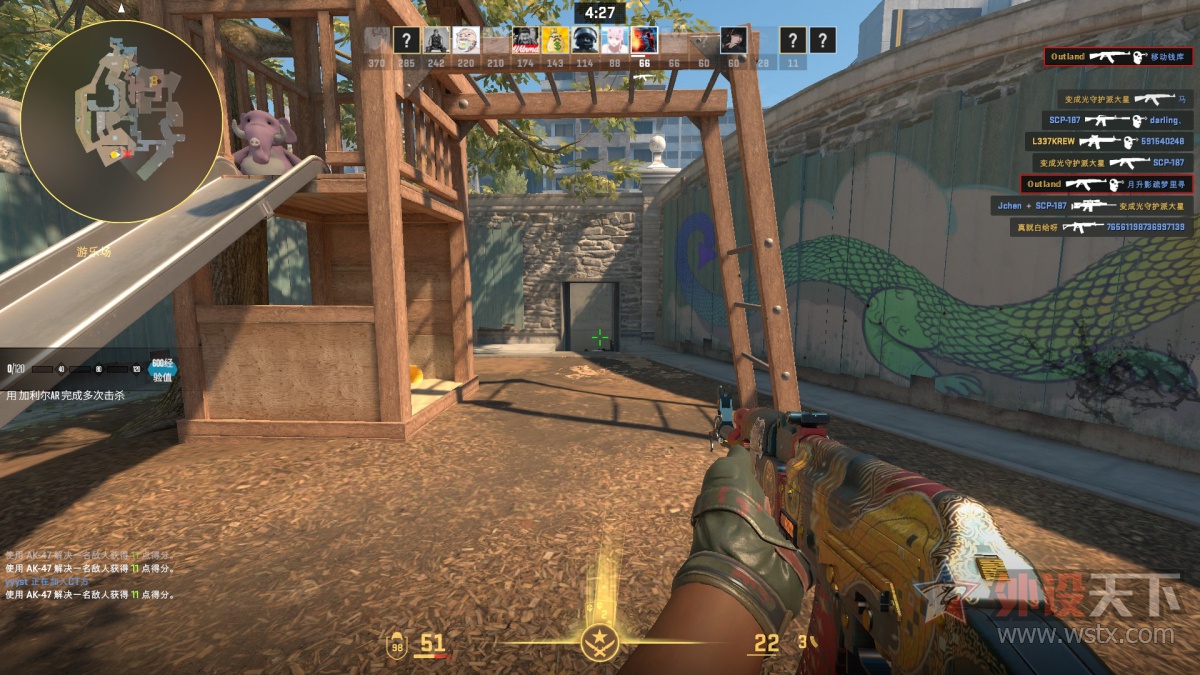Image resolution: width=1200 pixels, height=675 pixels.
Task: Click the SCP-187 kills darling. feed row
Action: (1111, 120)
